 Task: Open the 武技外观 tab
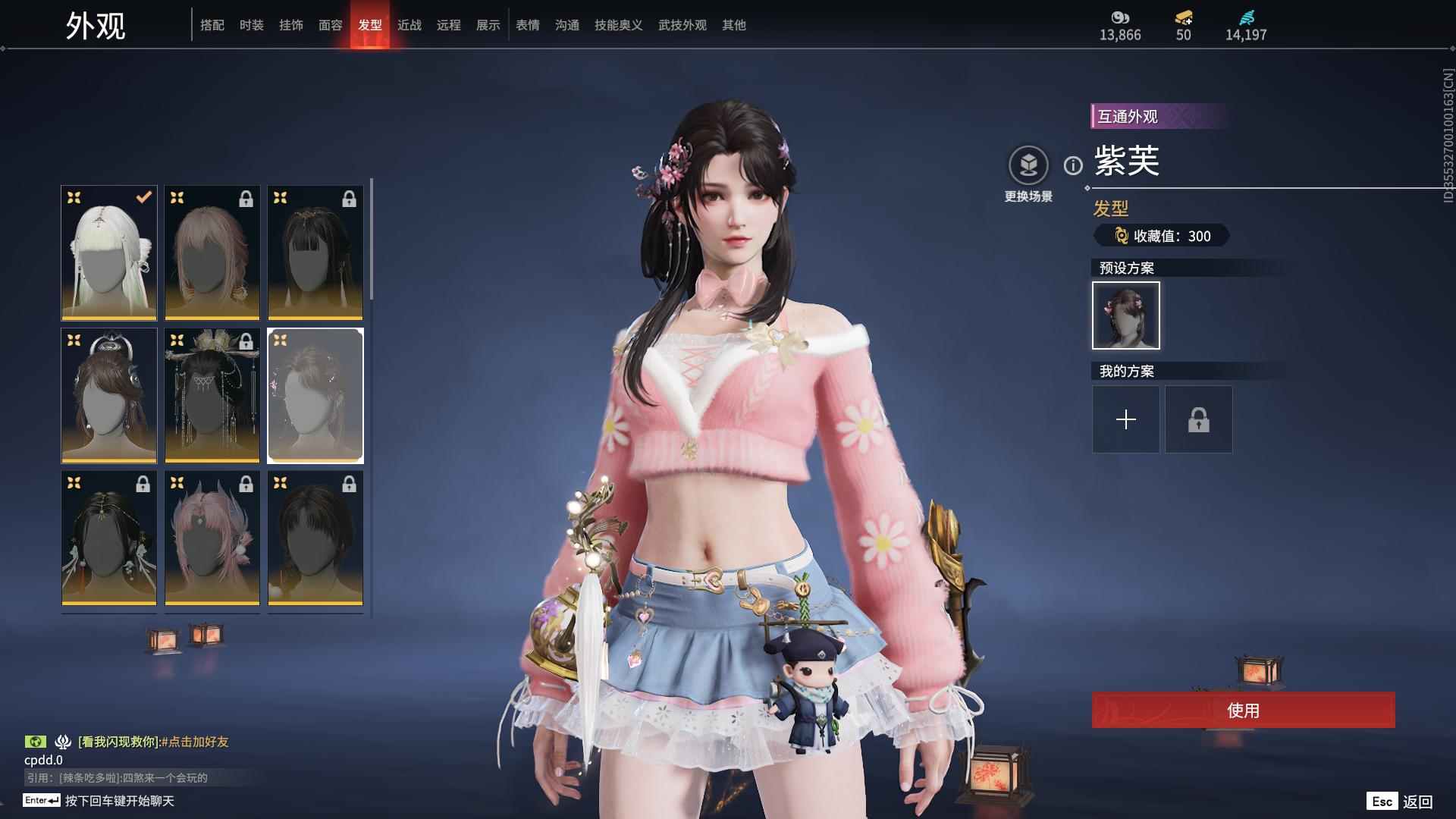[681, 24]
